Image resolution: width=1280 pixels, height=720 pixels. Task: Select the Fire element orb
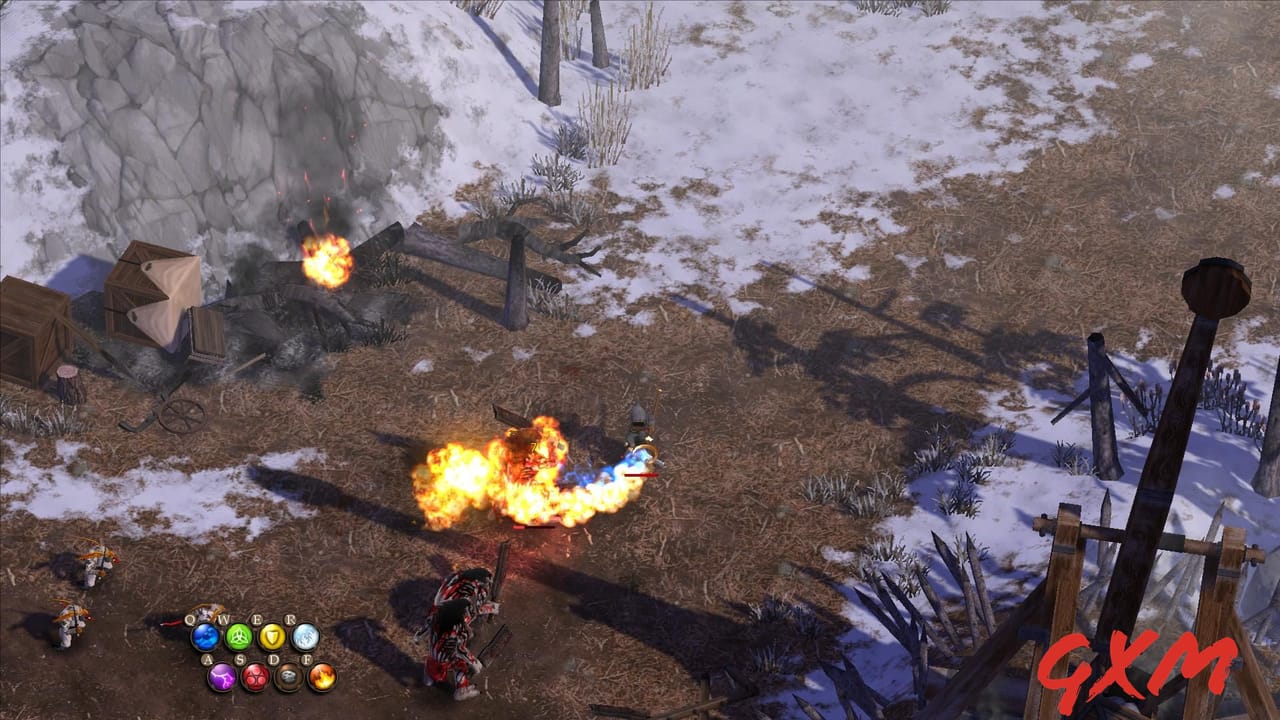click(321, 677)
